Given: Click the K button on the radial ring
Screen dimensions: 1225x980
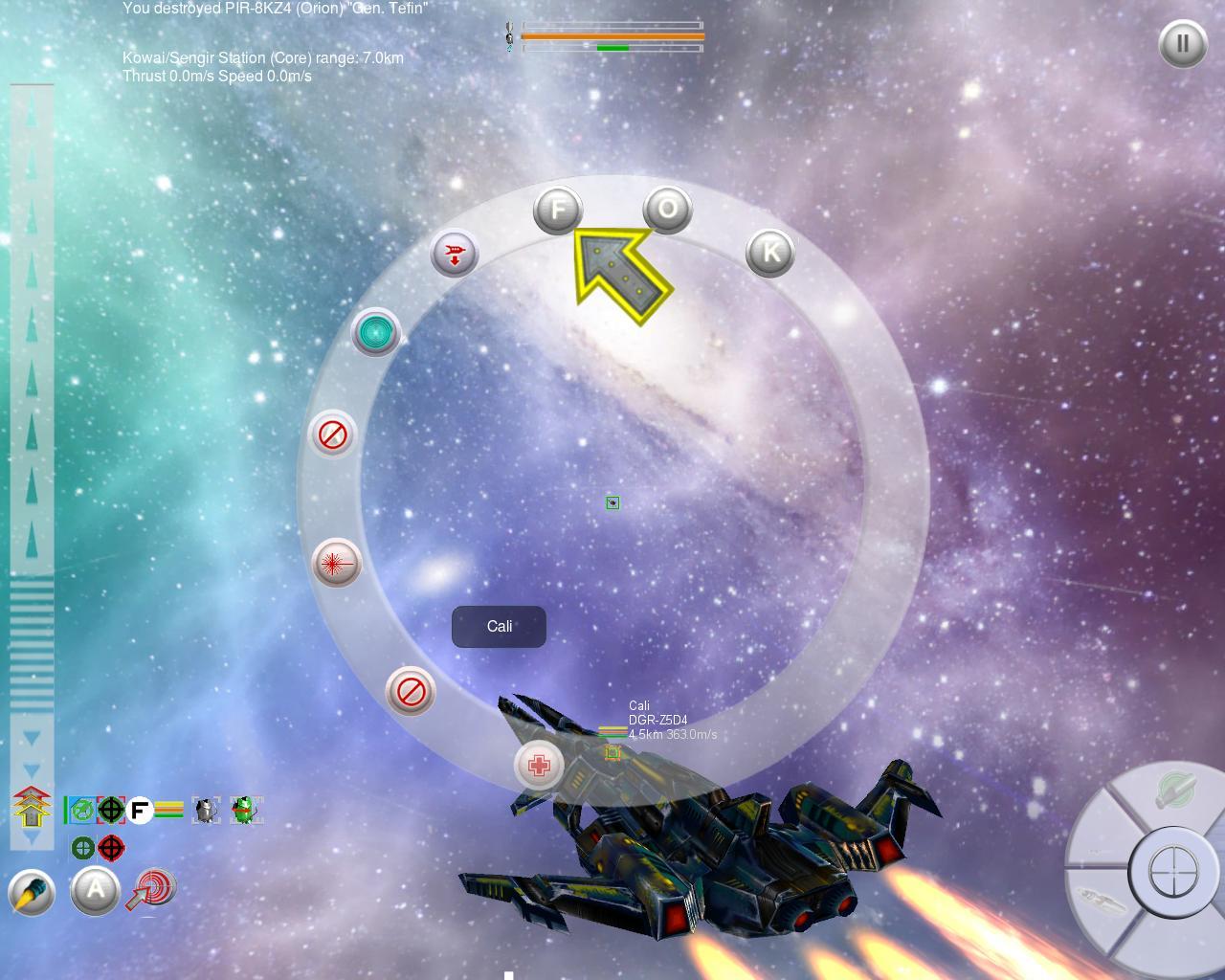Looking at the screenshot, I should tap(769, 253).
